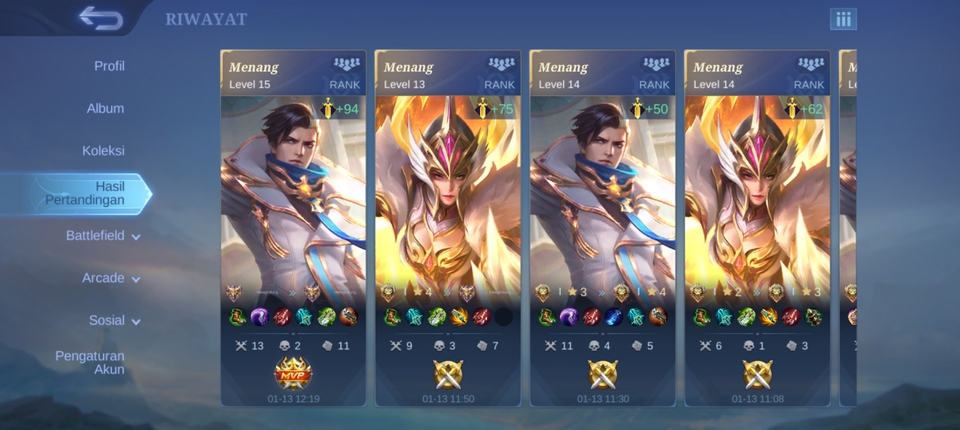Open the match card dated 01-13 11:50
960x430 pixels.
(x=448, y=228)
